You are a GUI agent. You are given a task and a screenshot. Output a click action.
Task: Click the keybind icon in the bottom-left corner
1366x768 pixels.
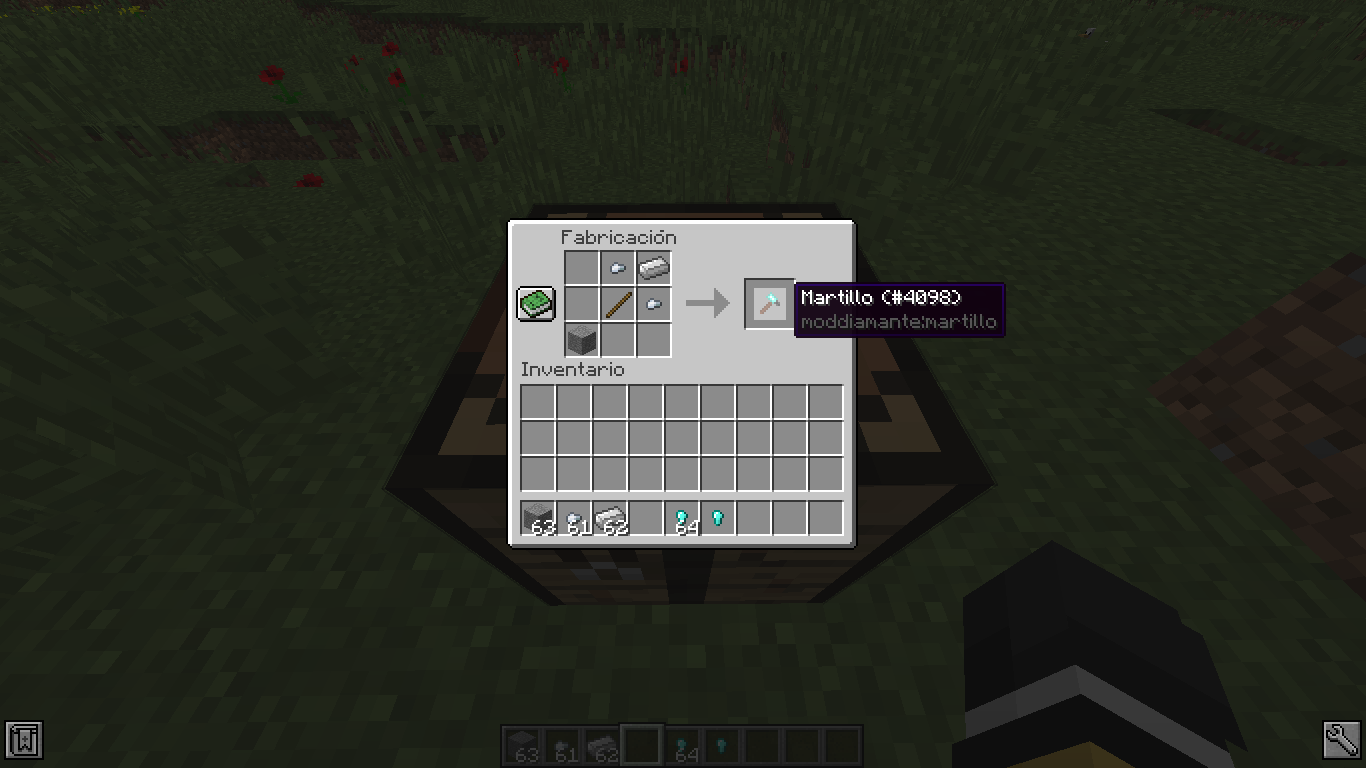click(x=23, y=741)
